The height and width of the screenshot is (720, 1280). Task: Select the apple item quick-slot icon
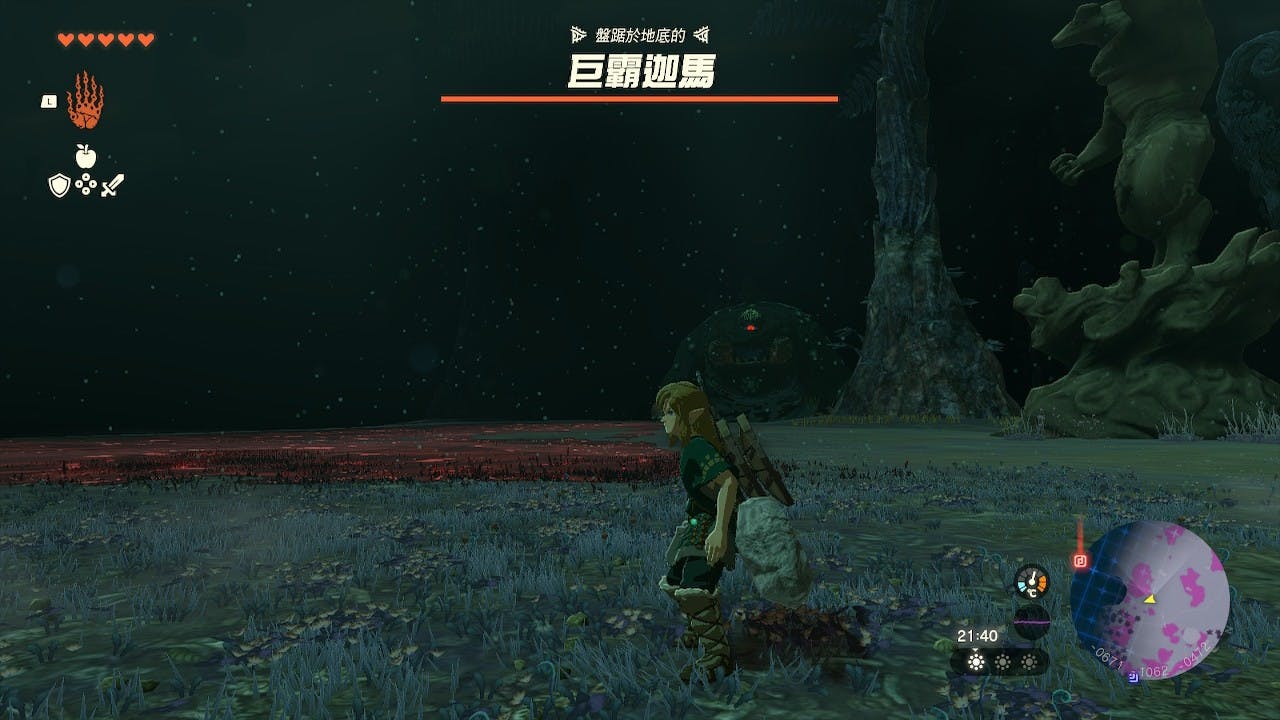coord(86,155)
